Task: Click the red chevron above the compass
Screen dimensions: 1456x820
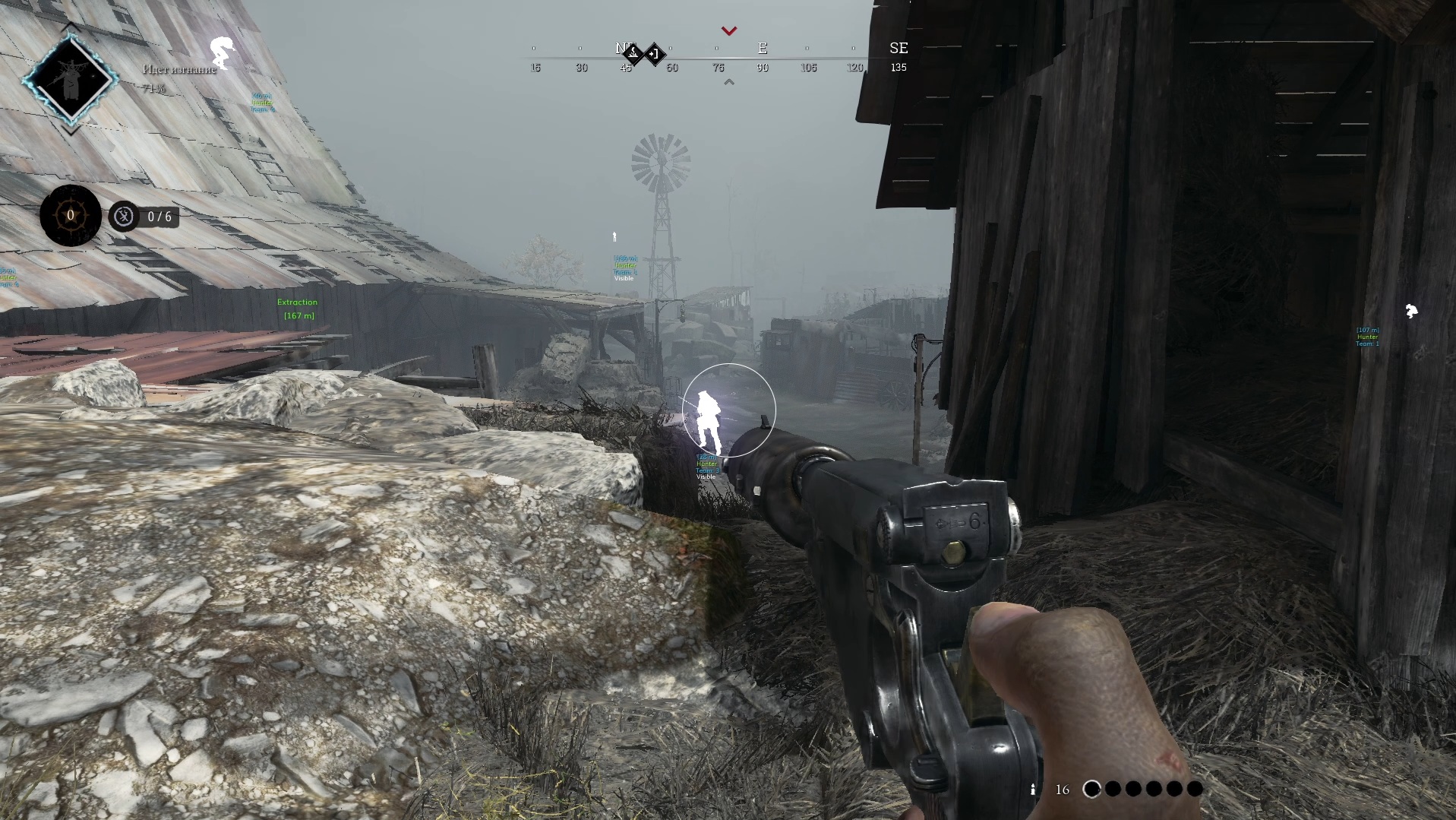Action: [729, 31]
